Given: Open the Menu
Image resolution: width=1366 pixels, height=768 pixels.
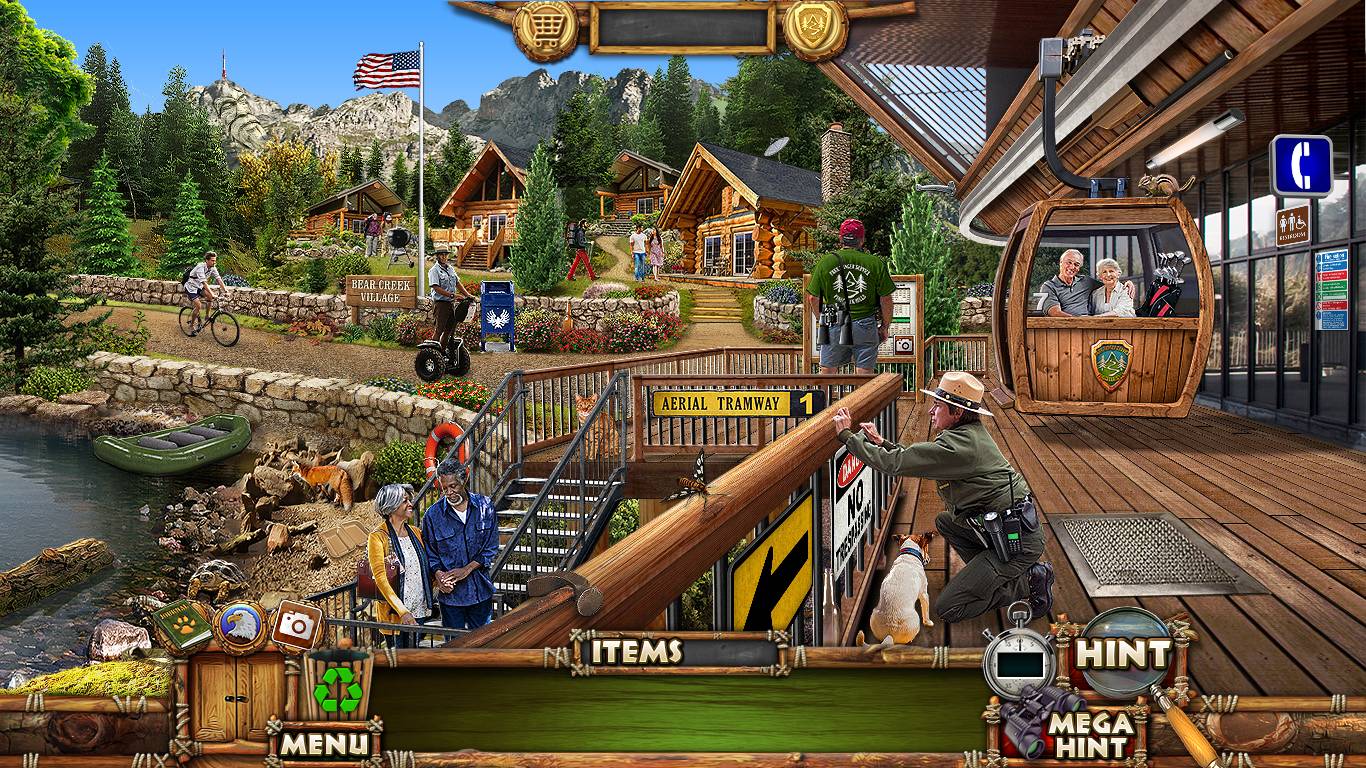Looking at the screenshot, I should tap(323, 743).
